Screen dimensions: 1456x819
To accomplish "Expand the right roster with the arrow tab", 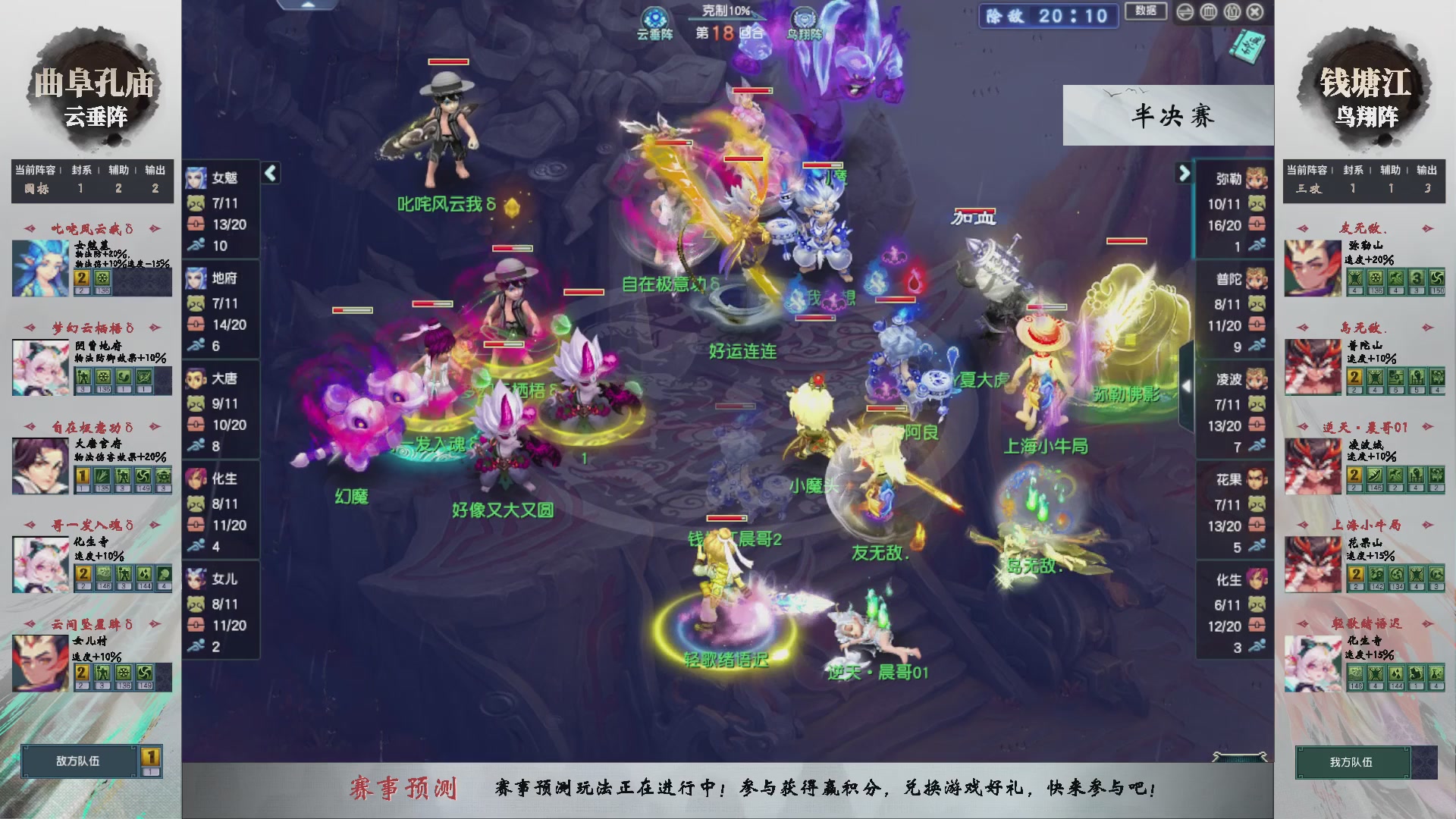I will (1185, 173).
